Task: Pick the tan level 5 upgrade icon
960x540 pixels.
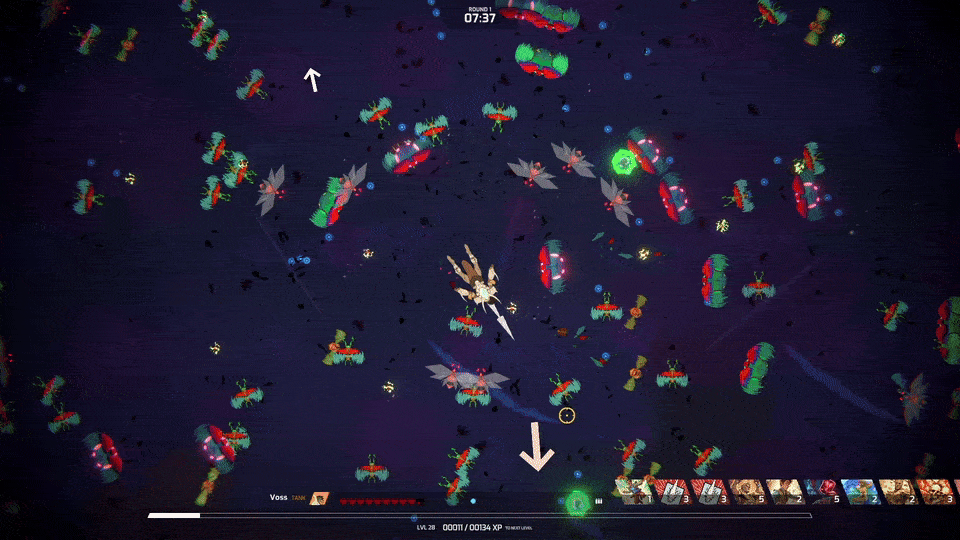Action: [746, 491]
